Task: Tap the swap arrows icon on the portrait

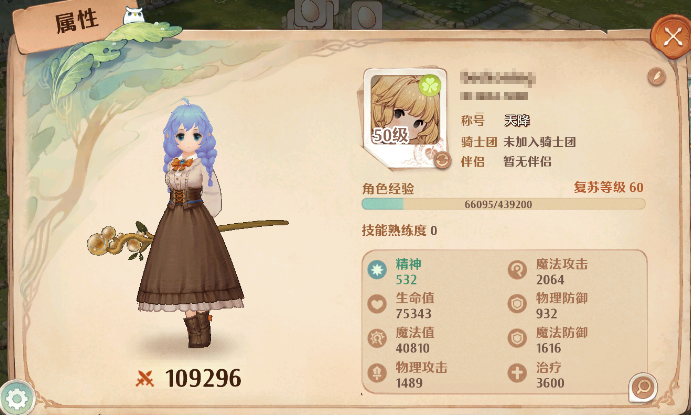Action: (440, 158)
